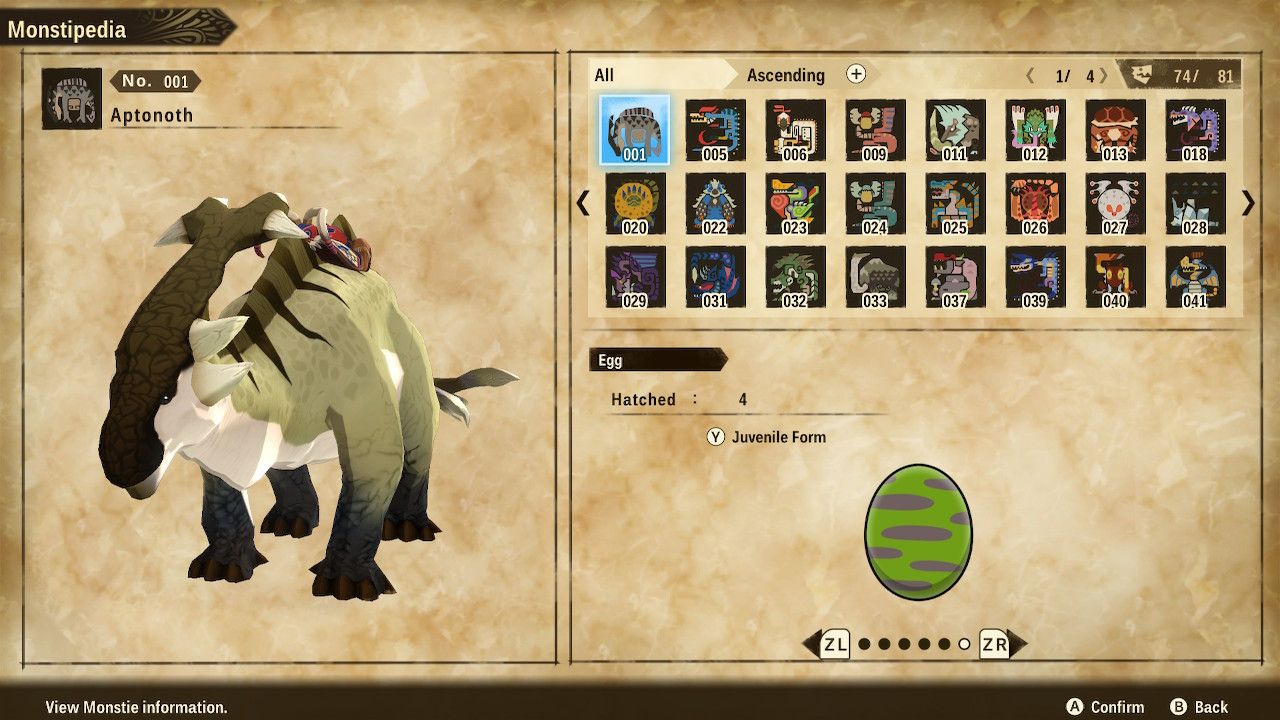Switch the sort order from Ascending
The width and height of the screenshot is (1280, 720).
point(786,75)
